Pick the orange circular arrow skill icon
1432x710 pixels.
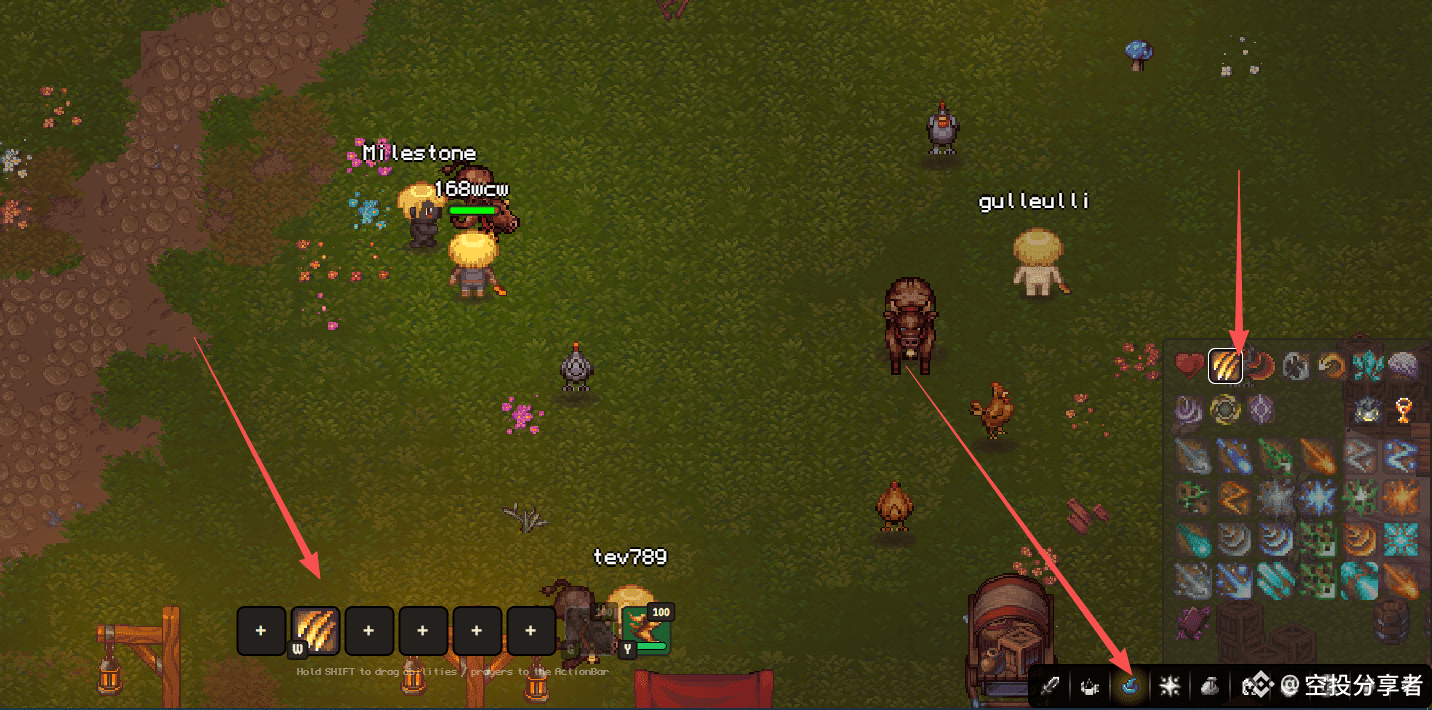point(1330,366)
